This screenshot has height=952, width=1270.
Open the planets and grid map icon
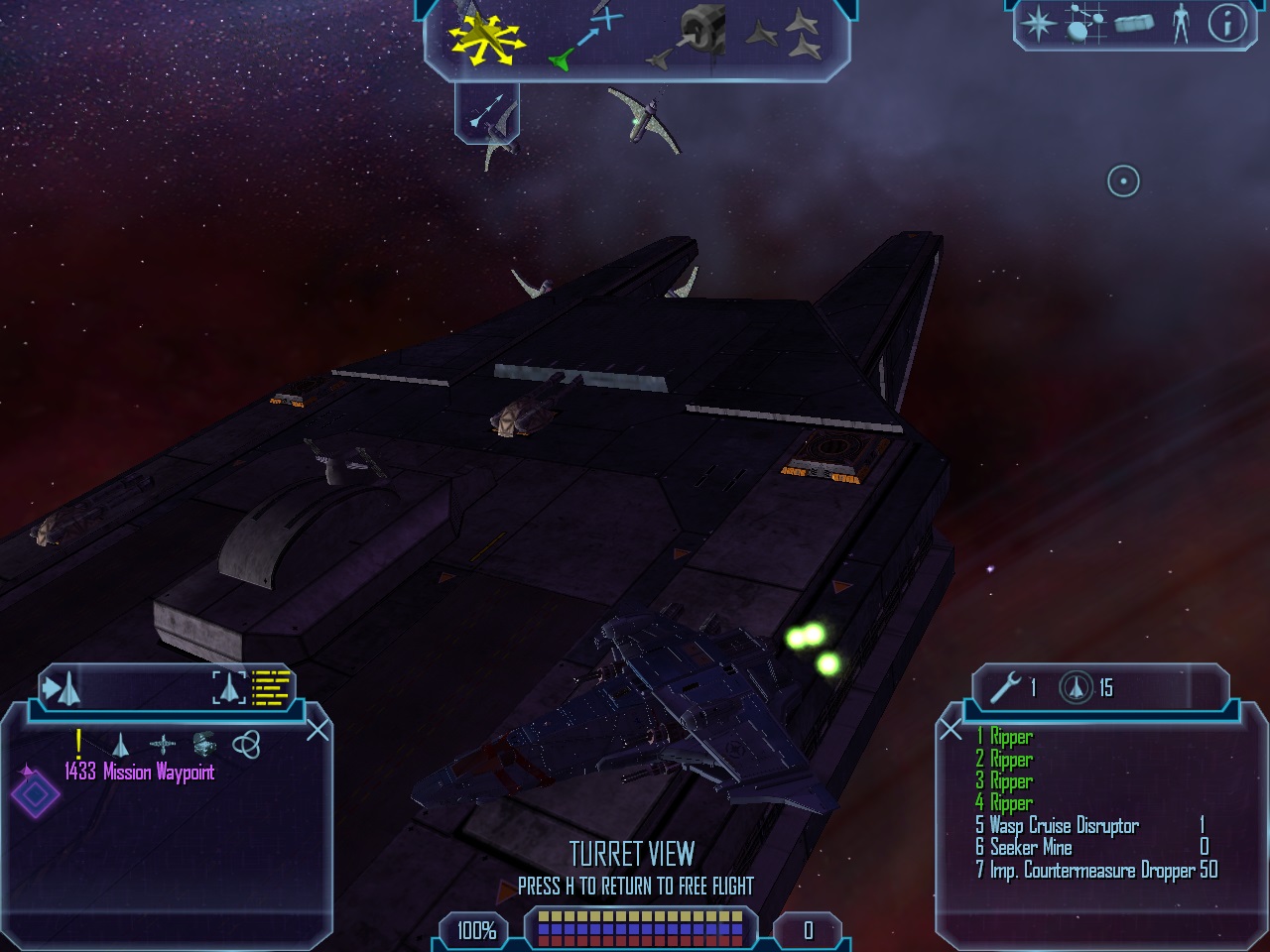click(x=1085, y=22)
